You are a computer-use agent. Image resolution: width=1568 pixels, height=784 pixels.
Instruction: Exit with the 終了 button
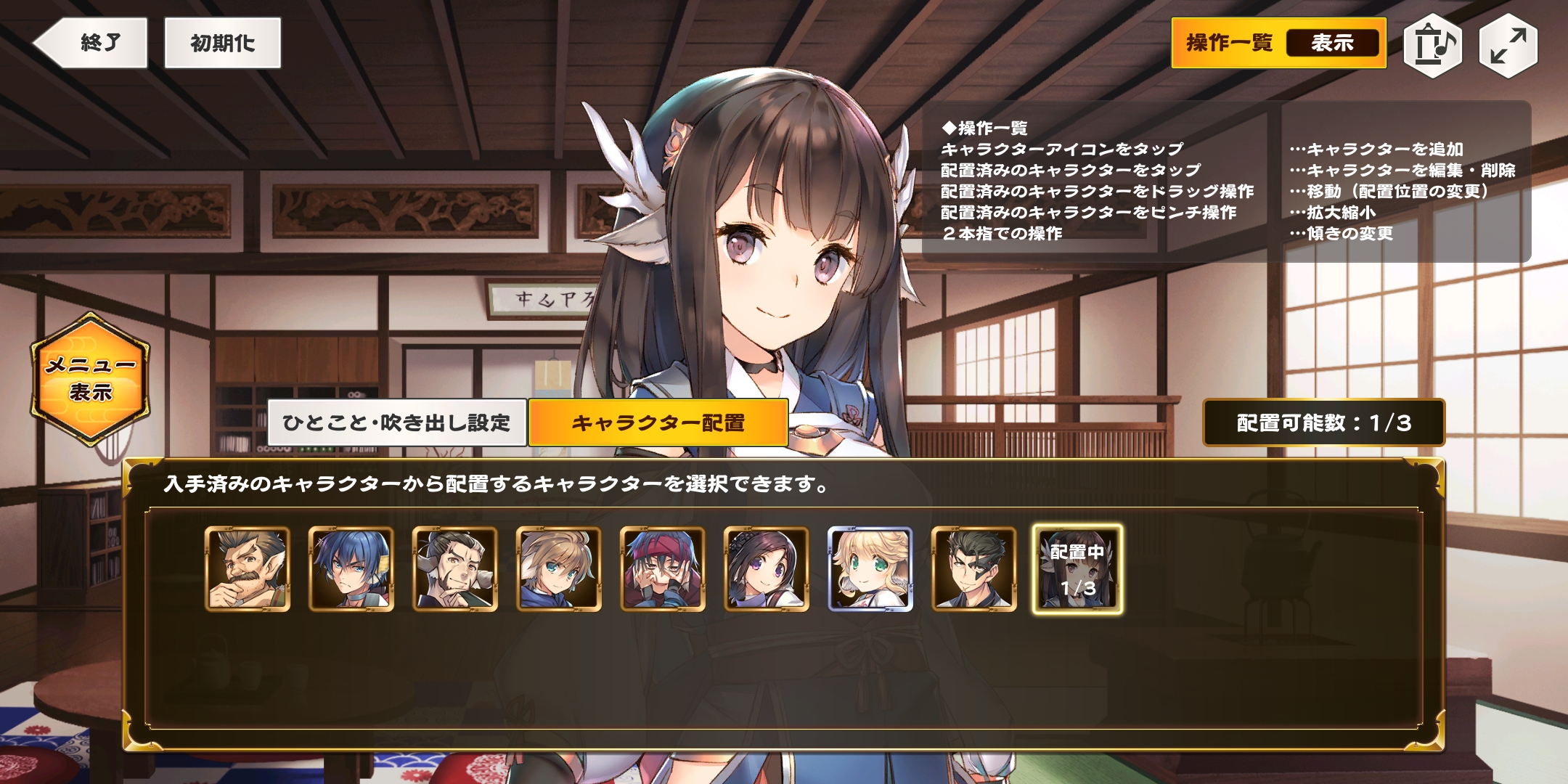[92, 44]
